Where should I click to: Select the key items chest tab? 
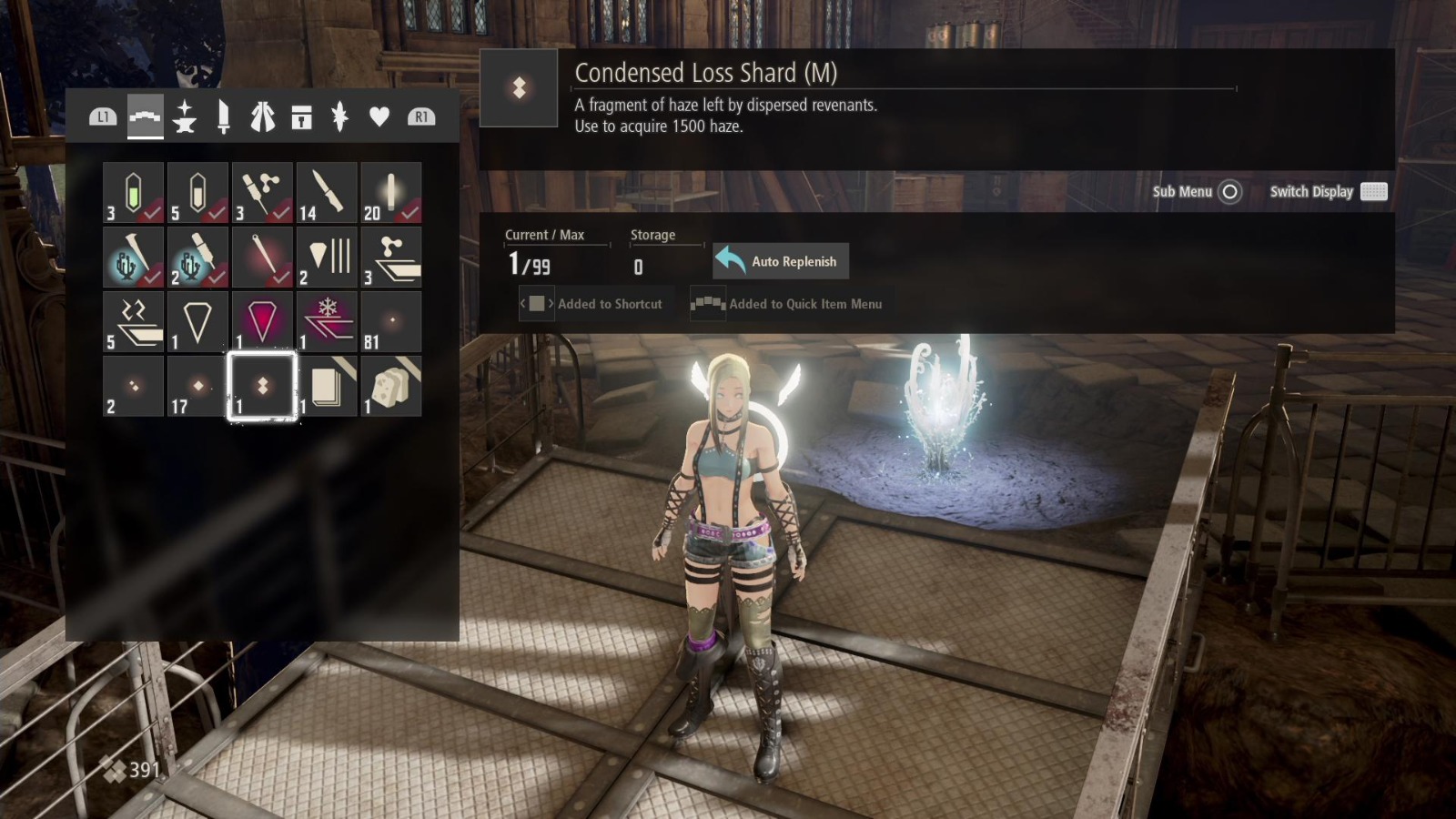point(303,116)
